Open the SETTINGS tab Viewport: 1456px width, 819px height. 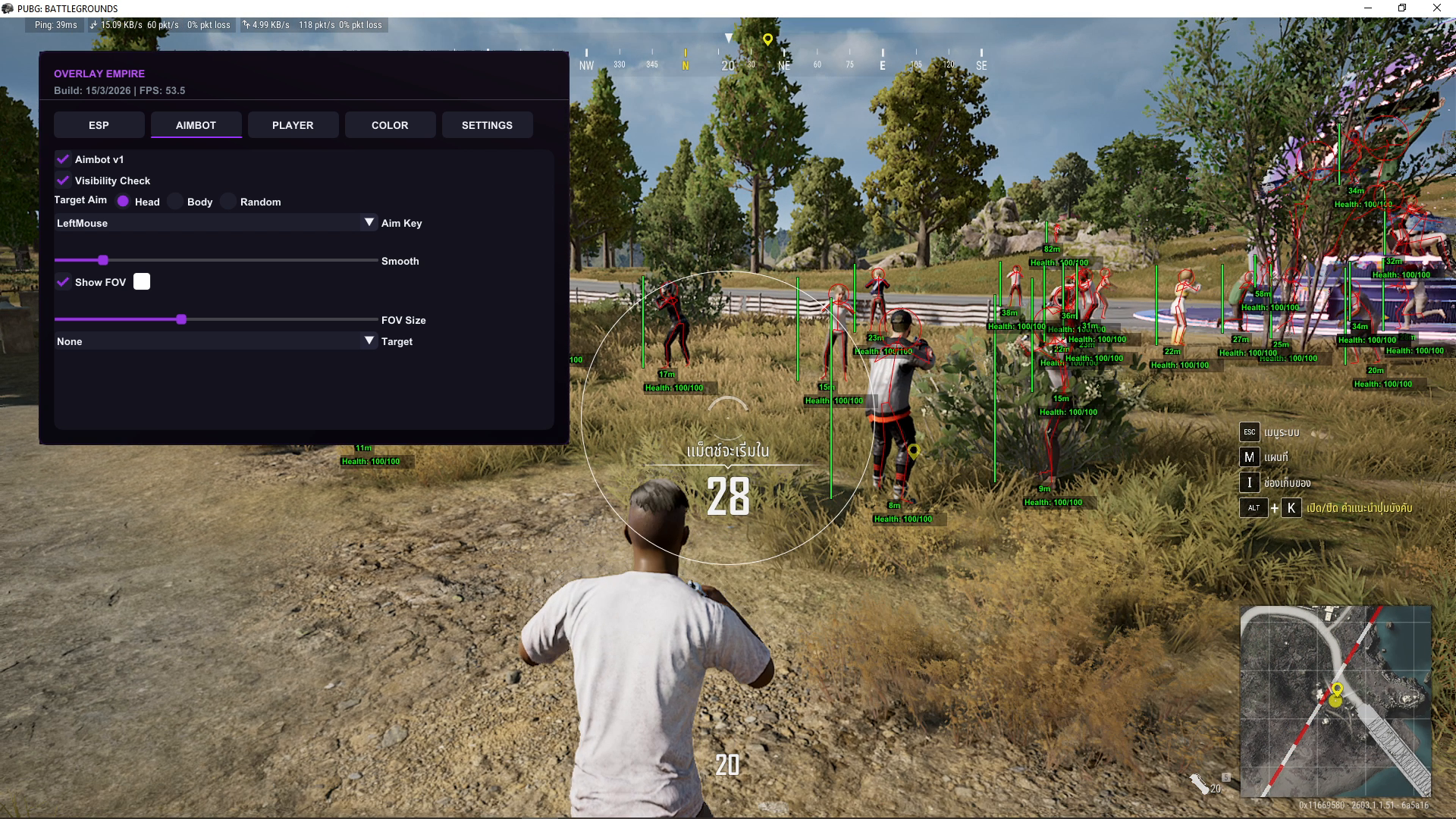click(x=487, y=124)
